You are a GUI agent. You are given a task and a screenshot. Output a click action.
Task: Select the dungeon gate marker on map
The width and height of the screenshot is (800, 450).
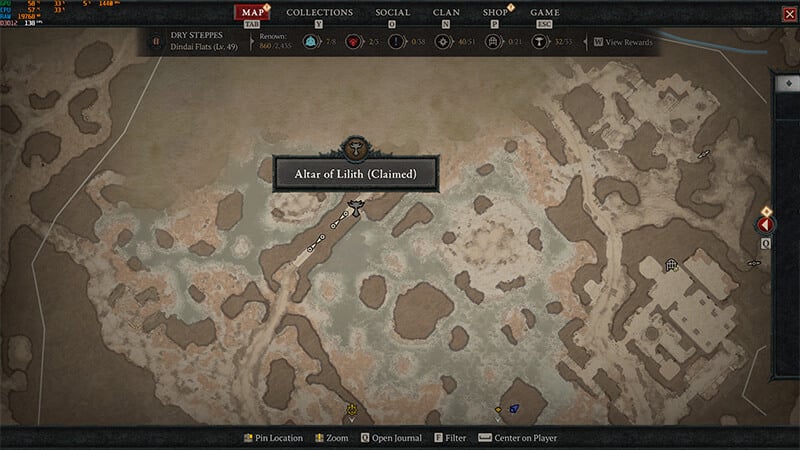(x=672, y=265)
